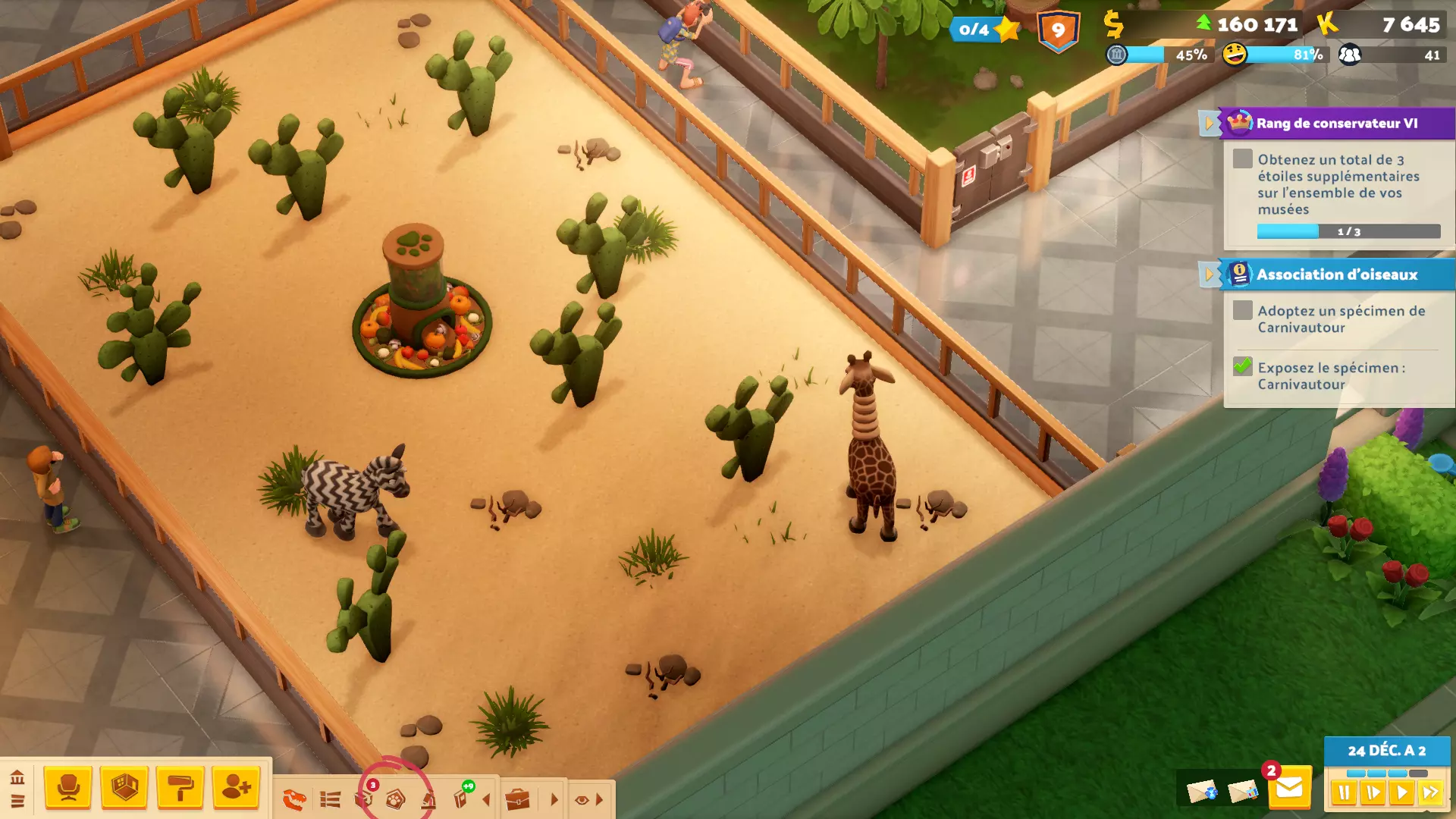Select the paint roller decoration tool
This screenshot has height=819, width=1456.
tap(180, 787)
